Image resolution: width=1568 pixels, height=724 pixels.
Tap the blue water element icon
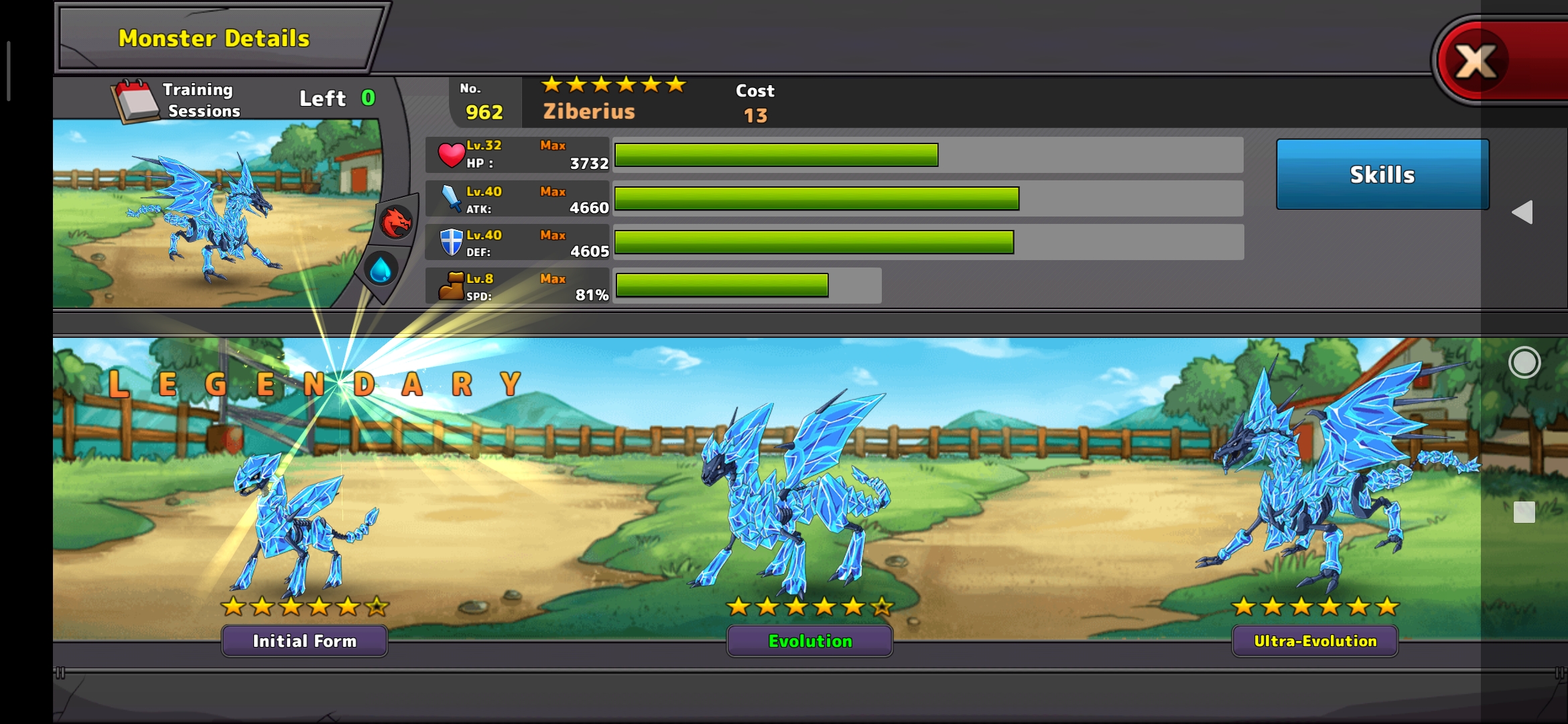(381, 269)
